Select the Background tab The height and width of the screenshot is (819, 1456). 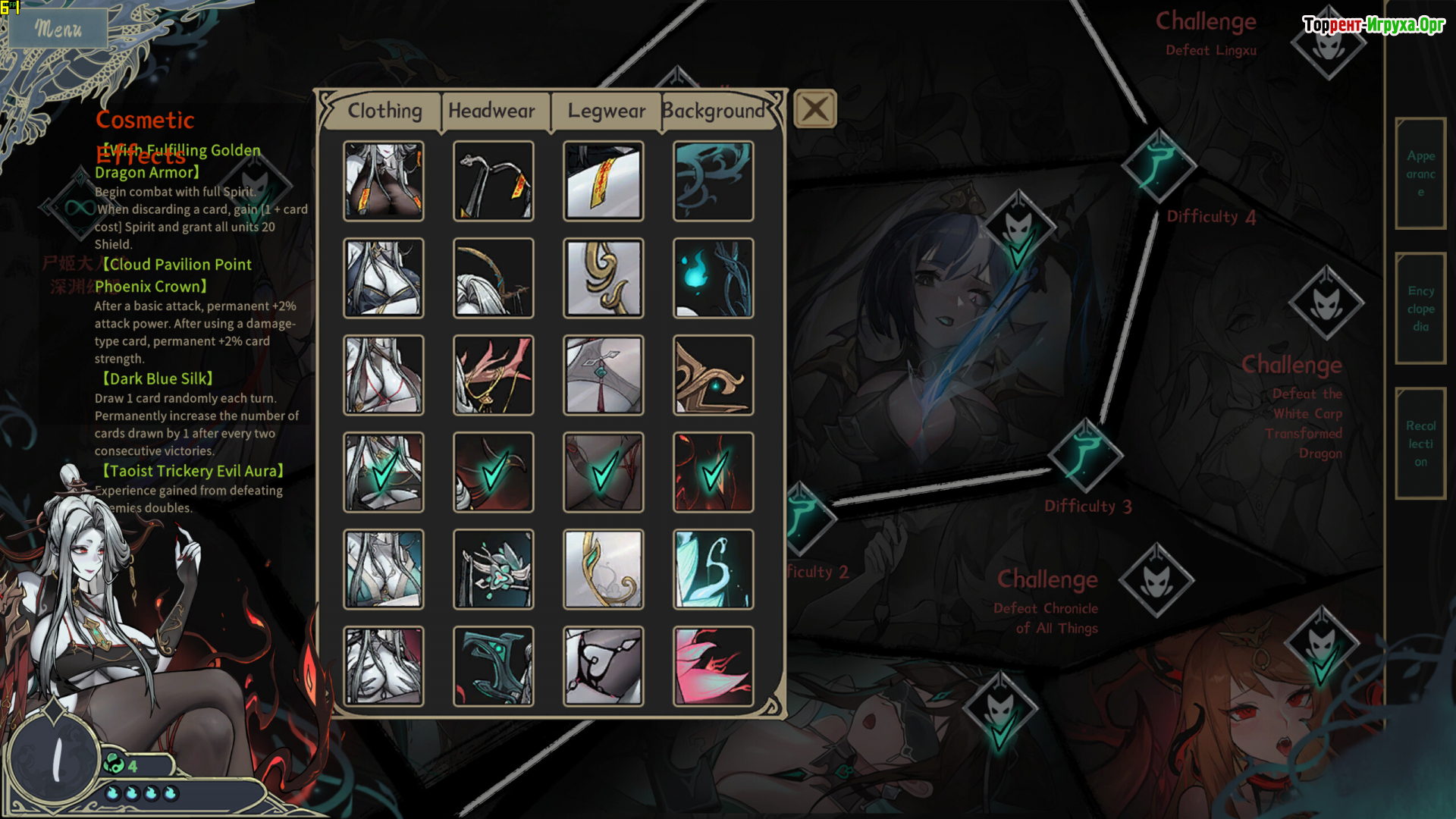coord(714,111)
